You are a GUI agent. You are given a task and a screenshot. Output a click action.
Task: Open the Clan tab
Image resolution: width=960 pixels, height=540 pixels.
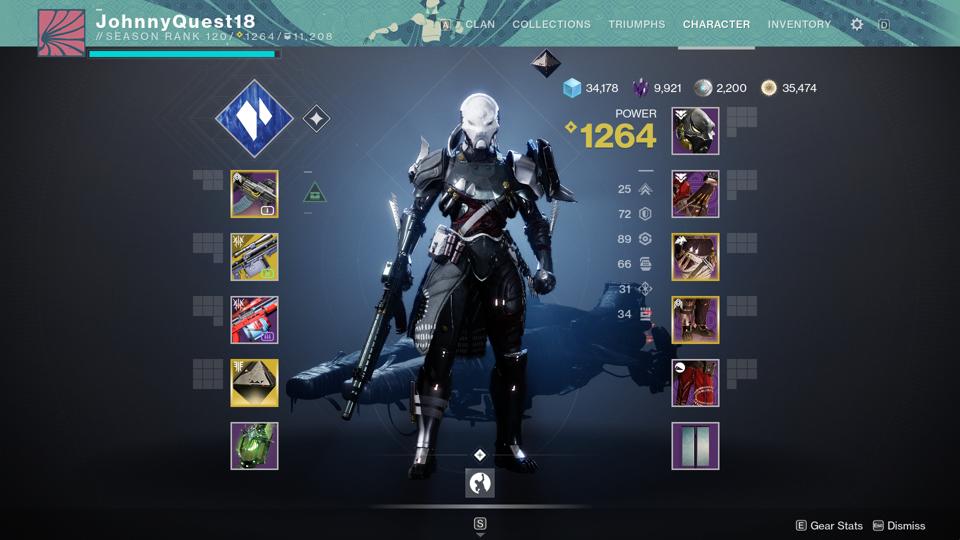(x=480, y=24)
